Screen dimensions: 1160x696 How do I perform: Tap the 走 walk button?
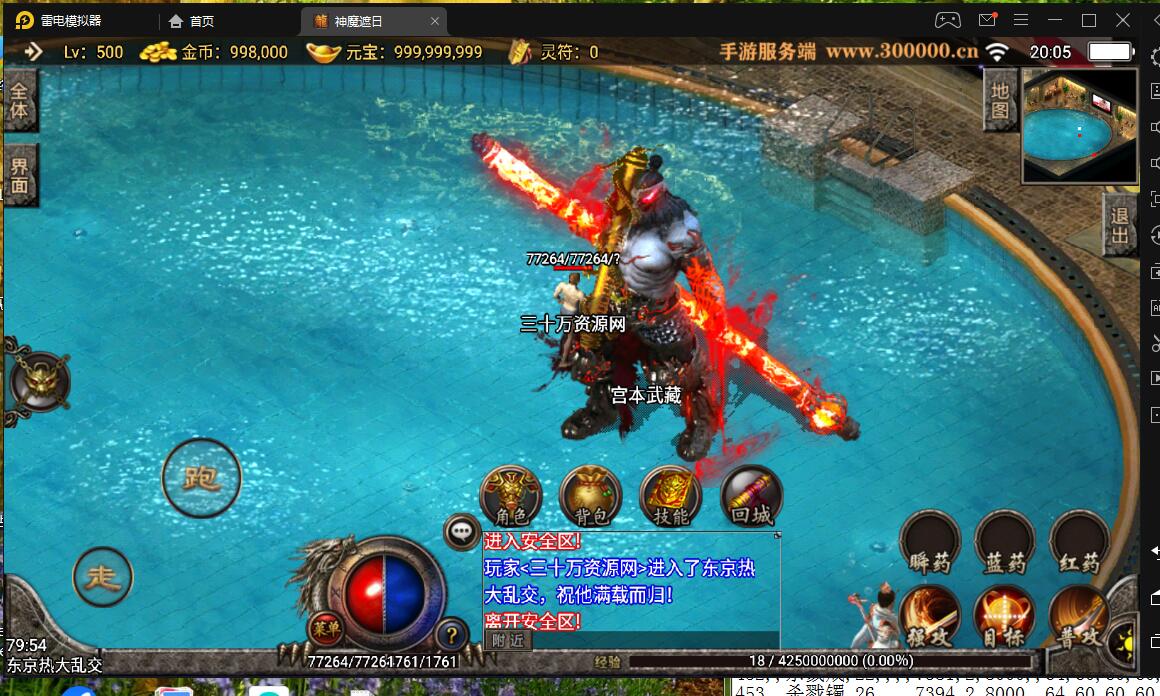point(103,576)
